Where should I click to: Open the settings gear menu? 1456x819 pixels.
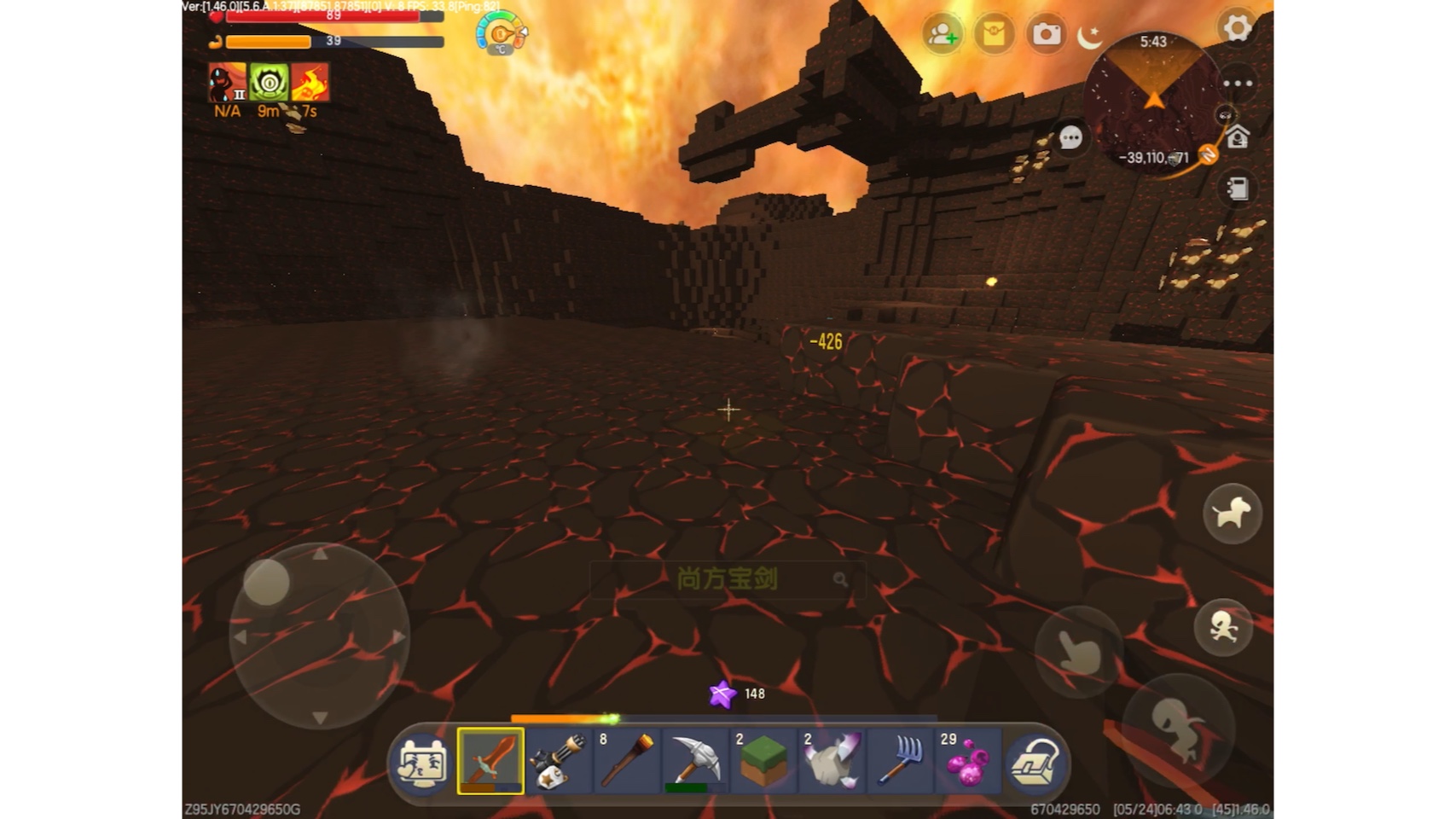pos(1236,28)
